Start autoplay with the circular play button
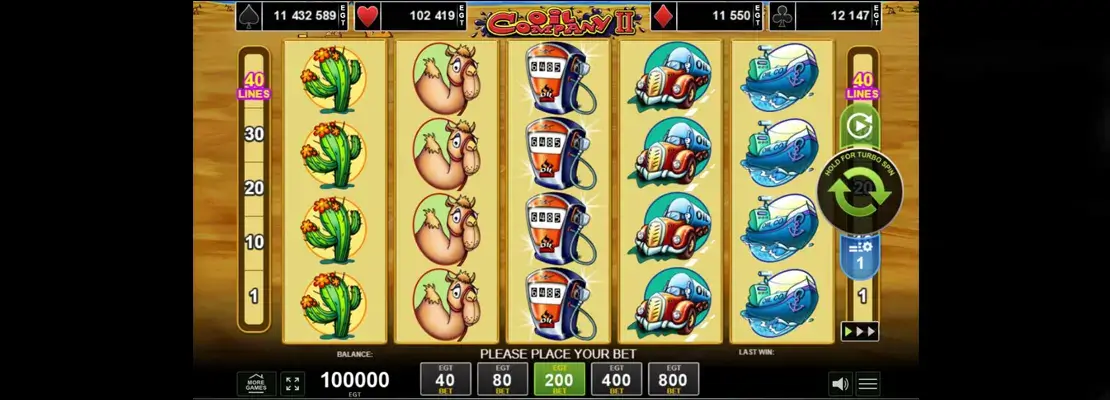 tap(860, 126)
